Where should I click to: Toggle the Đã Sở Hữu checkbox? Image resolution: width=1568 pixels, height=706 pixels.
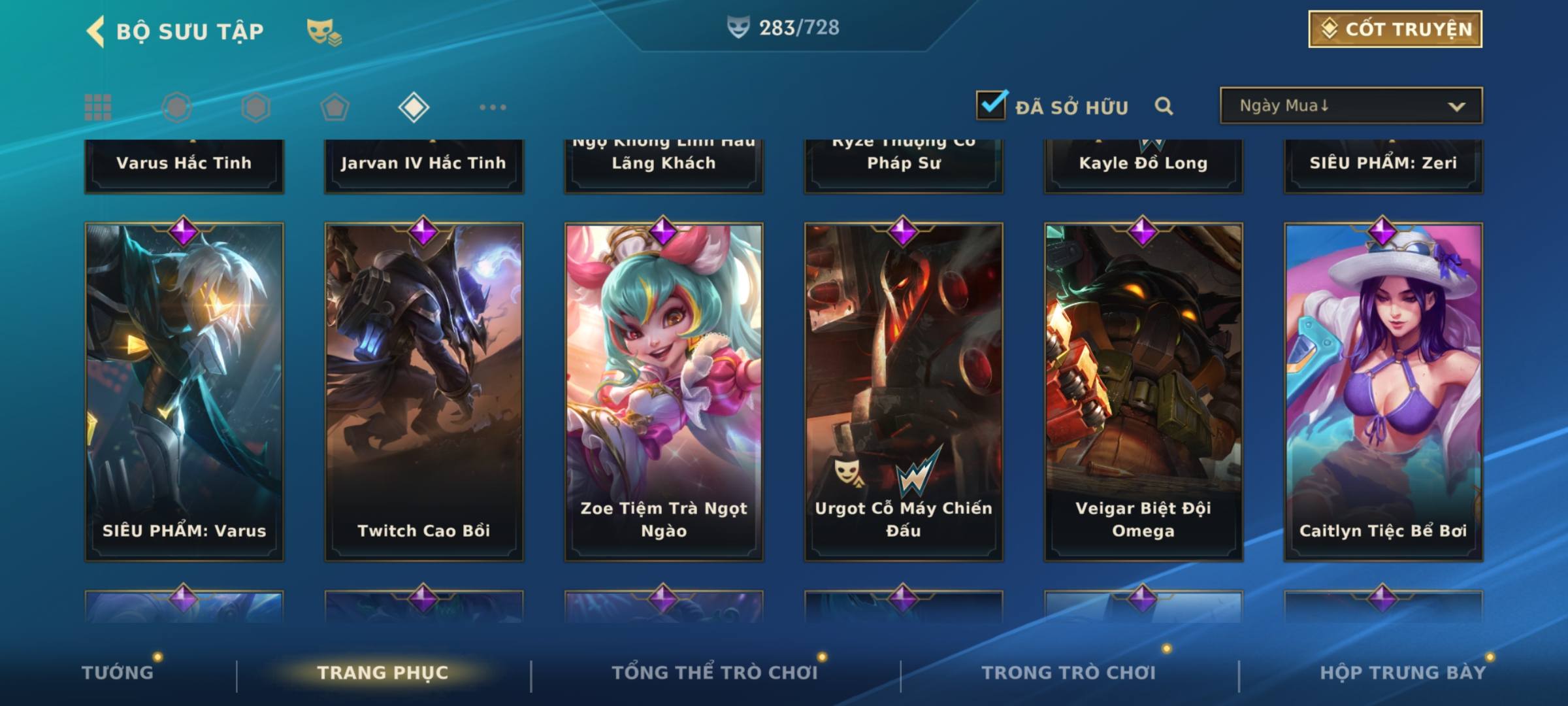[x=991, y=105]
